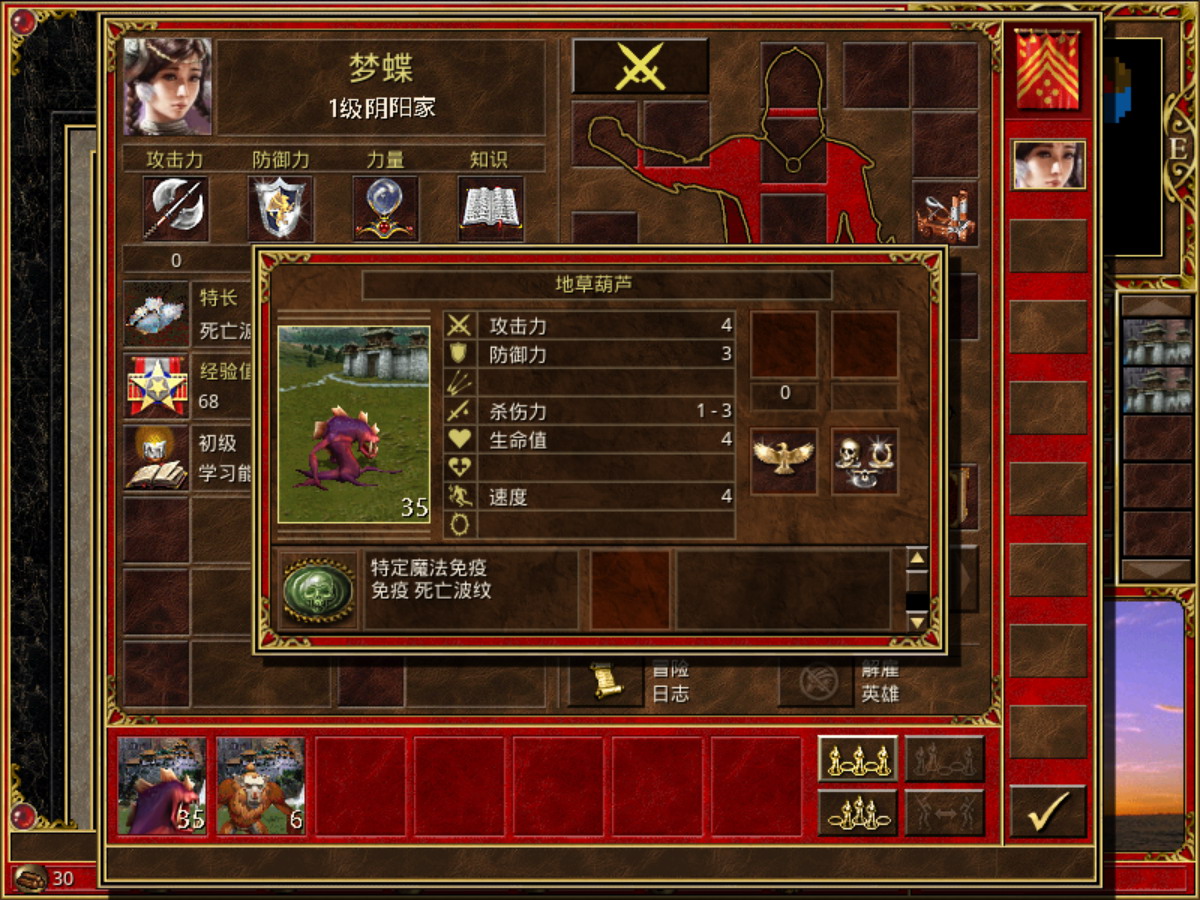
Task: Click the skull and horseshoe luck icon
Action: pyautogui.click(x=865, y=461)
